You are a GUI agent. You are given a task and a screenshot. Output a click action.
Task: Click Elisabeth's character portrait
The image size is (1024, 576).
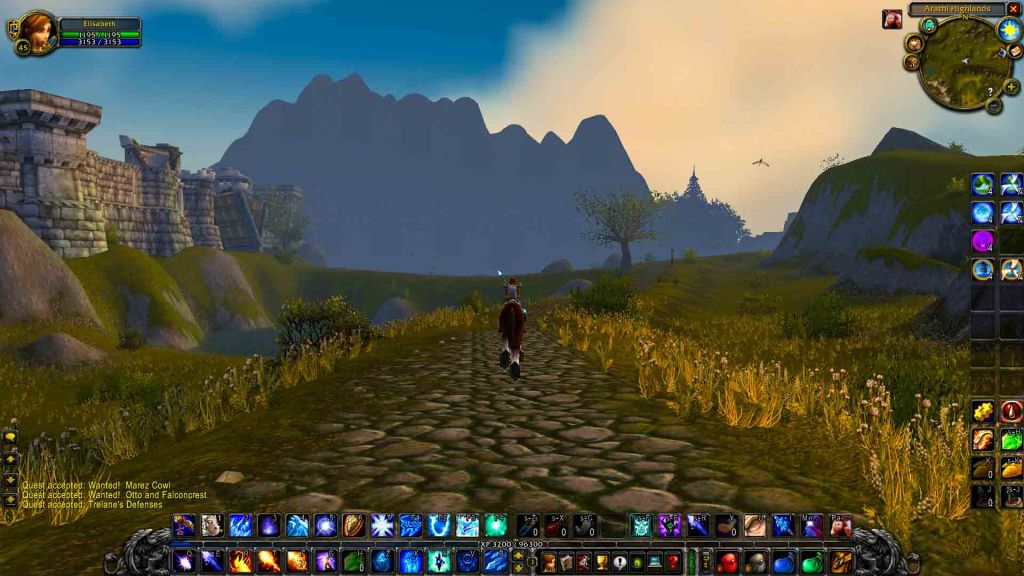(x=37, y=30)
